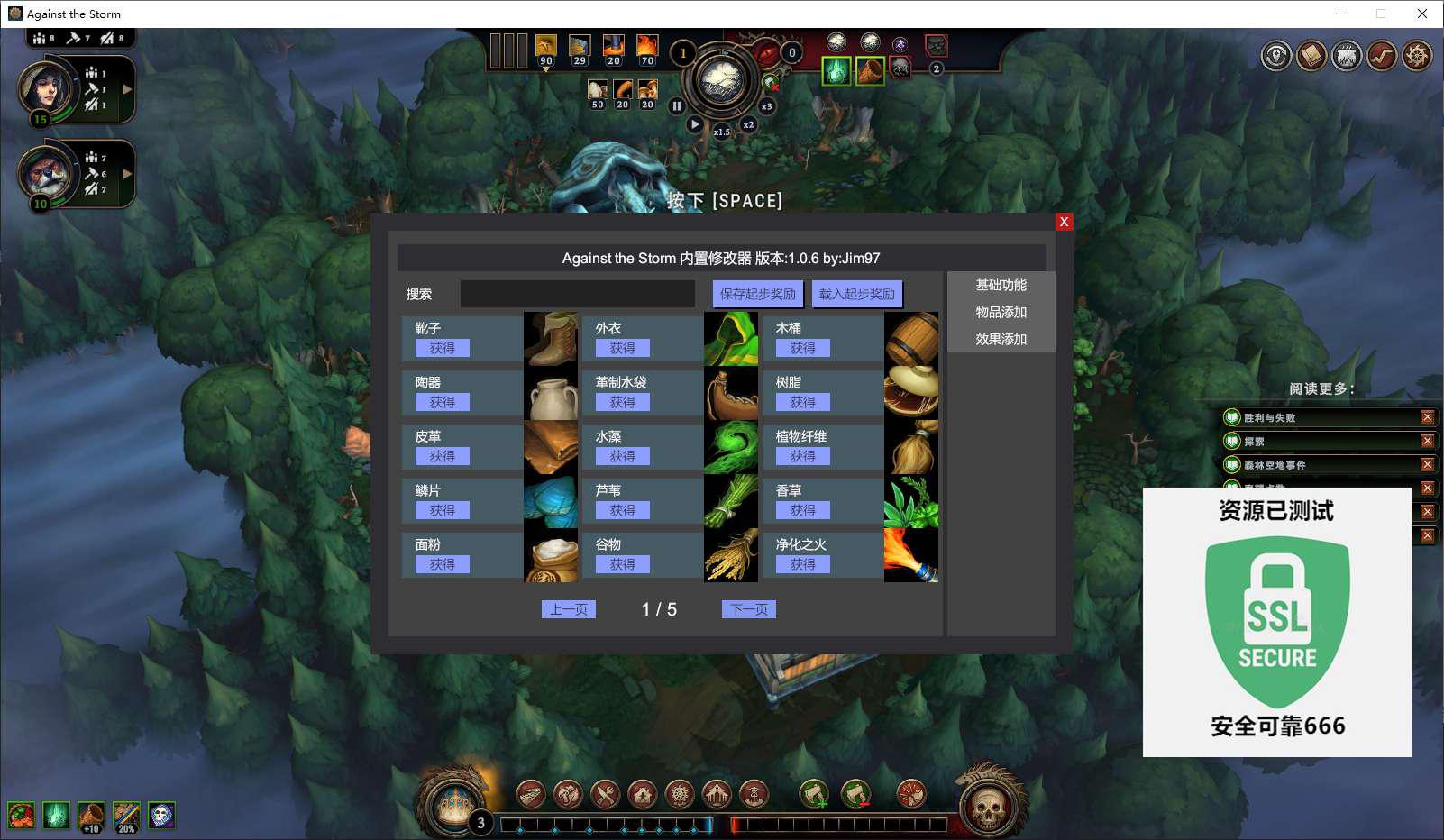The height and width of the screenshot is (840, 1444).
Task: Set game speed to x3
Action: point(766,106)
